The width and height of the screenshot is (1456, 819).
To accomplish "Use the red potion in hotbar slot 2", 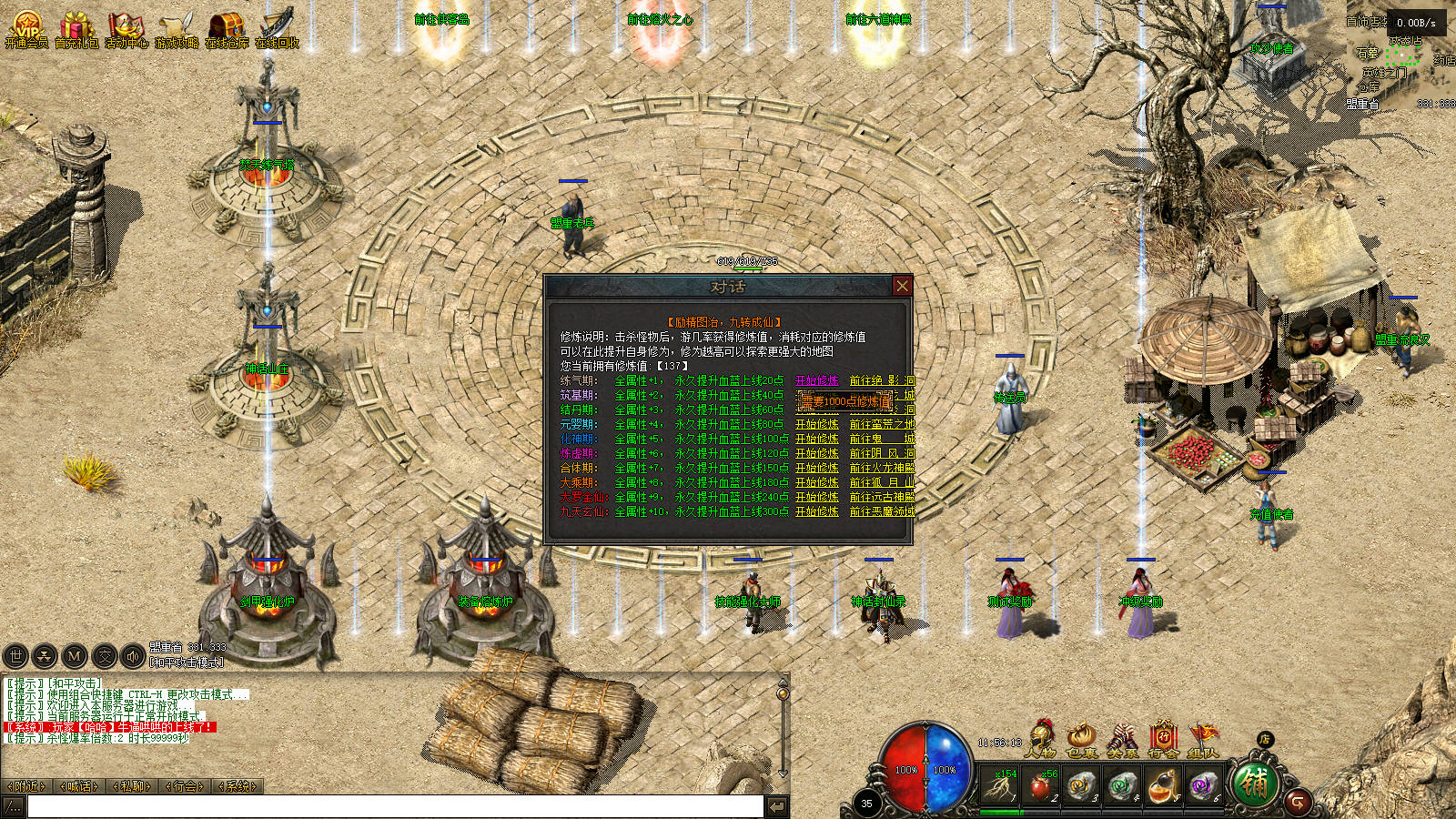I will (x=1040, y=784).
